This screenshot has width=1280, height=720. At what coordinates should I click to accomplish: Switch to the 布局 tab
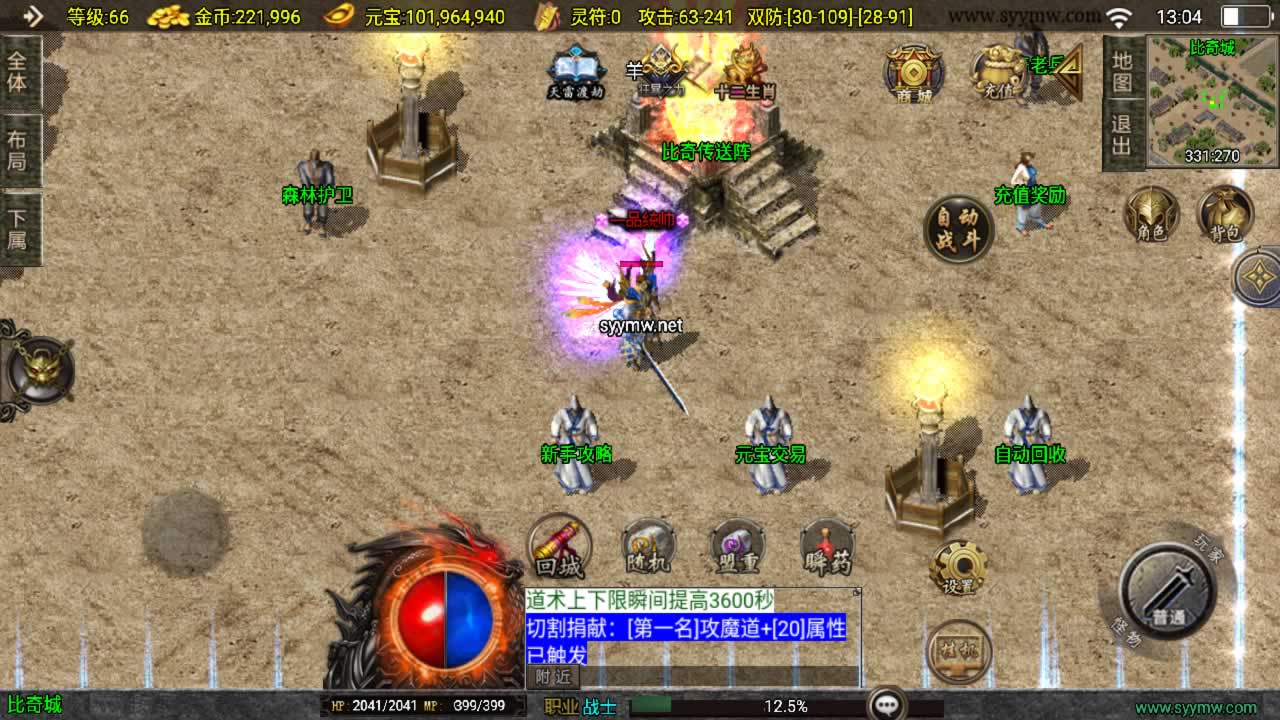pos(18,150)
